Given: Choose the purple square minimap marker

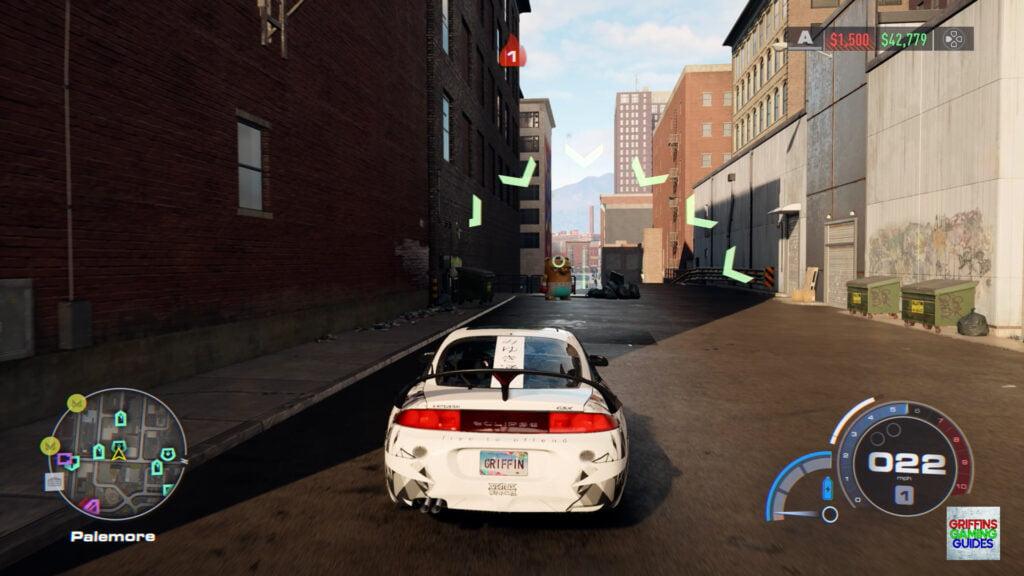Looking at the screenshot, I should [65, 460].
